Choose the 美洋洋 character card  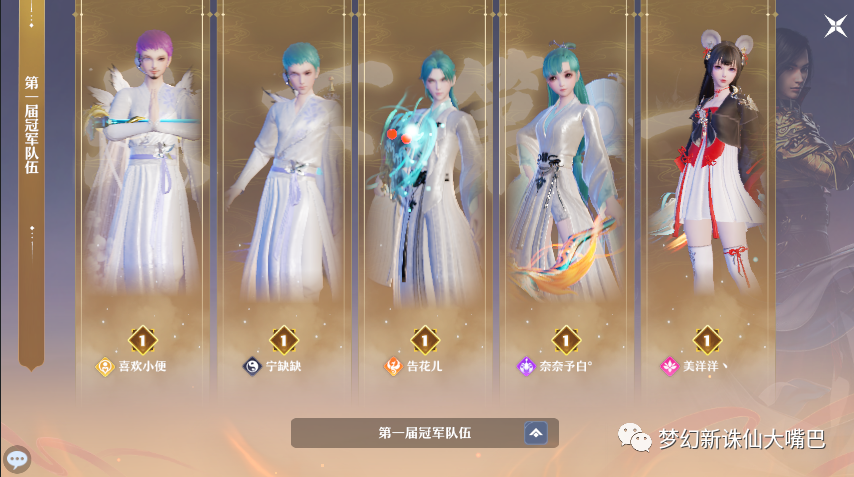pos(708,200)
